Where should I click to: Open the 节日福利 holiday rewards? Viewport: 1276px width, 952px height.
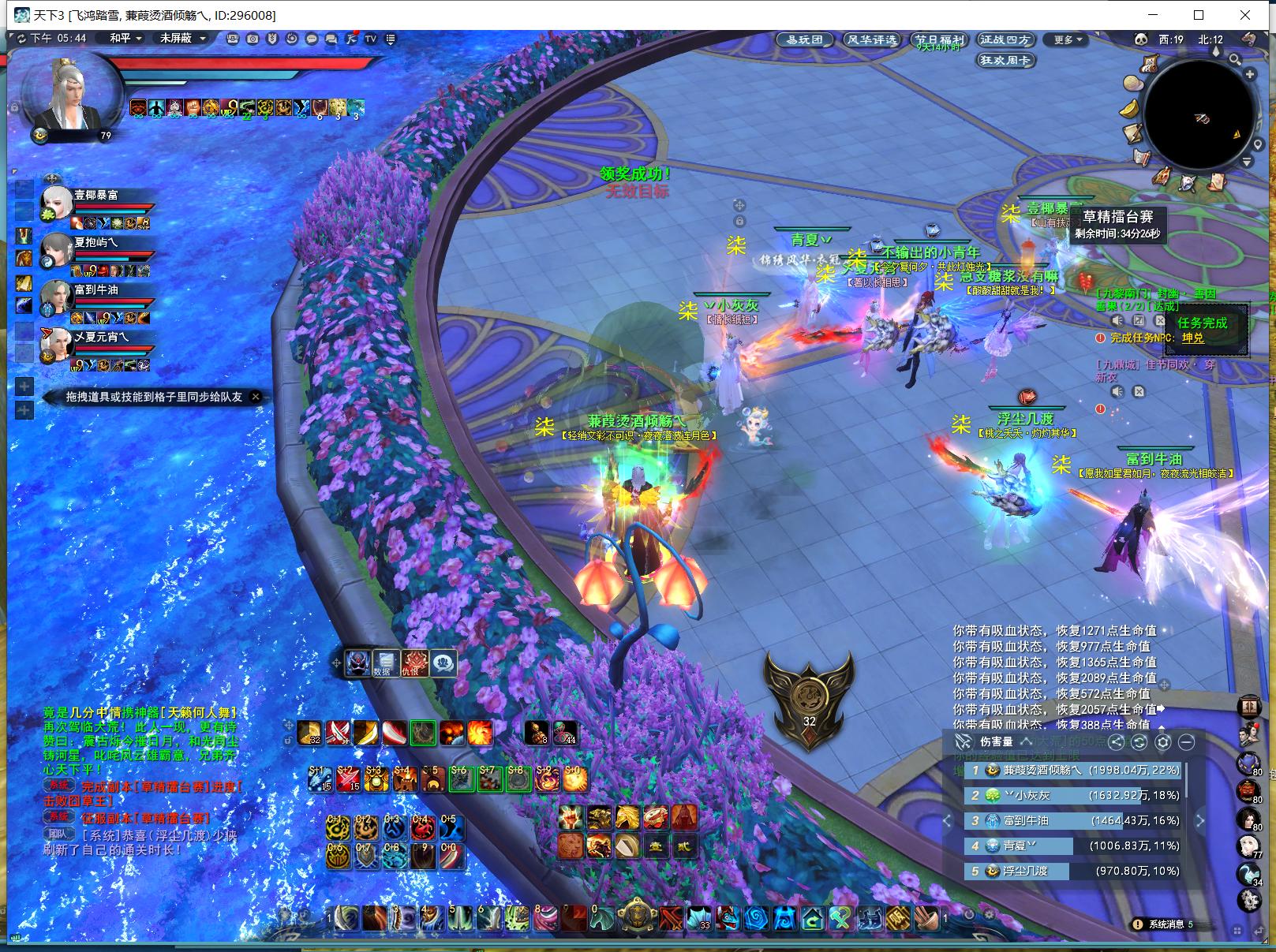(x=939, y=39)
